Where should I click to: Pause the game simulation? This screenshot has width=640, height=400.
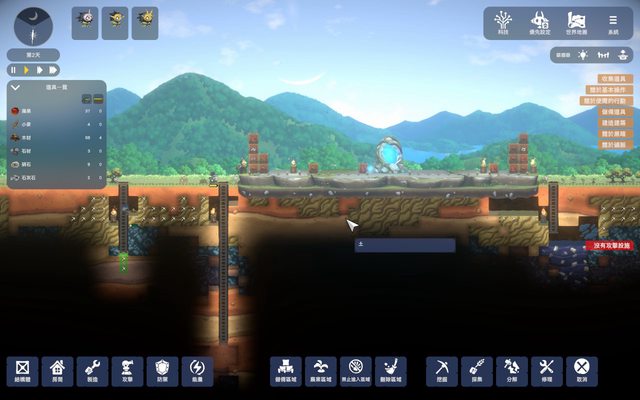14,70
